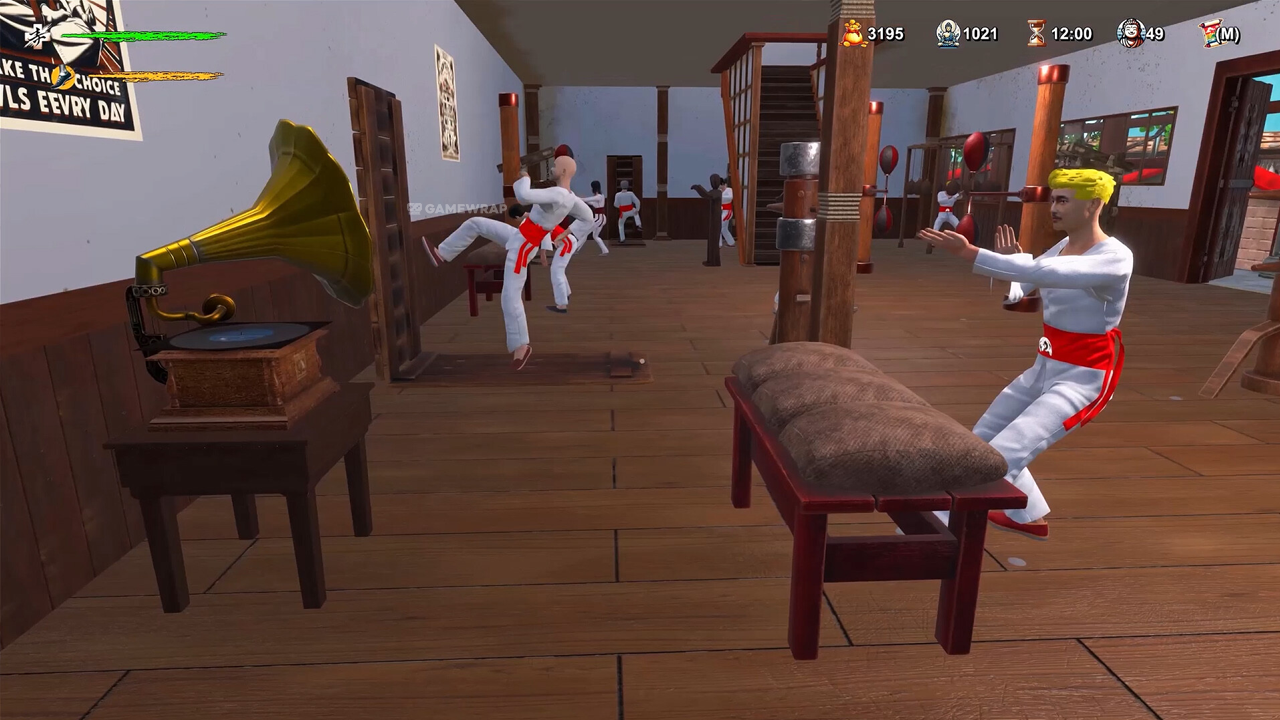This screenshot has height=720, width=1280.
Task: Open the map using the scroll icon
Action: 1210,34
